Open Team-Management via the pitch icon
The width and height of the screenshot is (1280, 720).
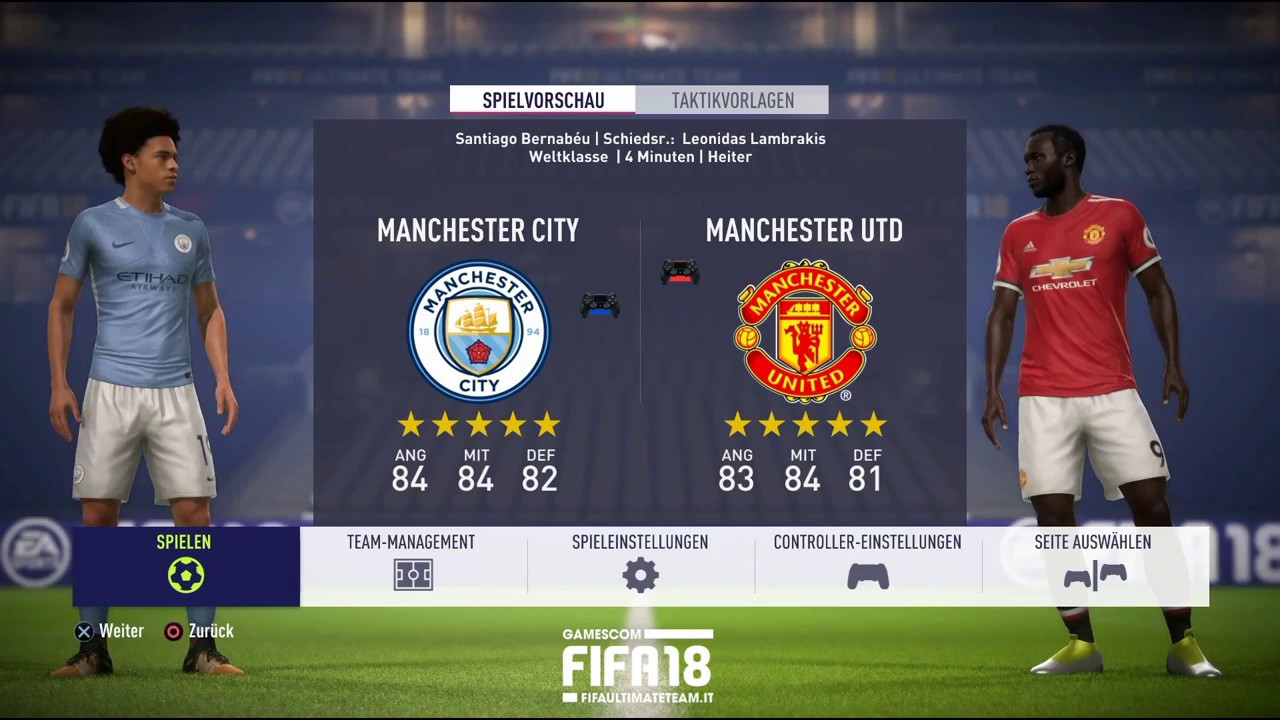coord(411,575)
